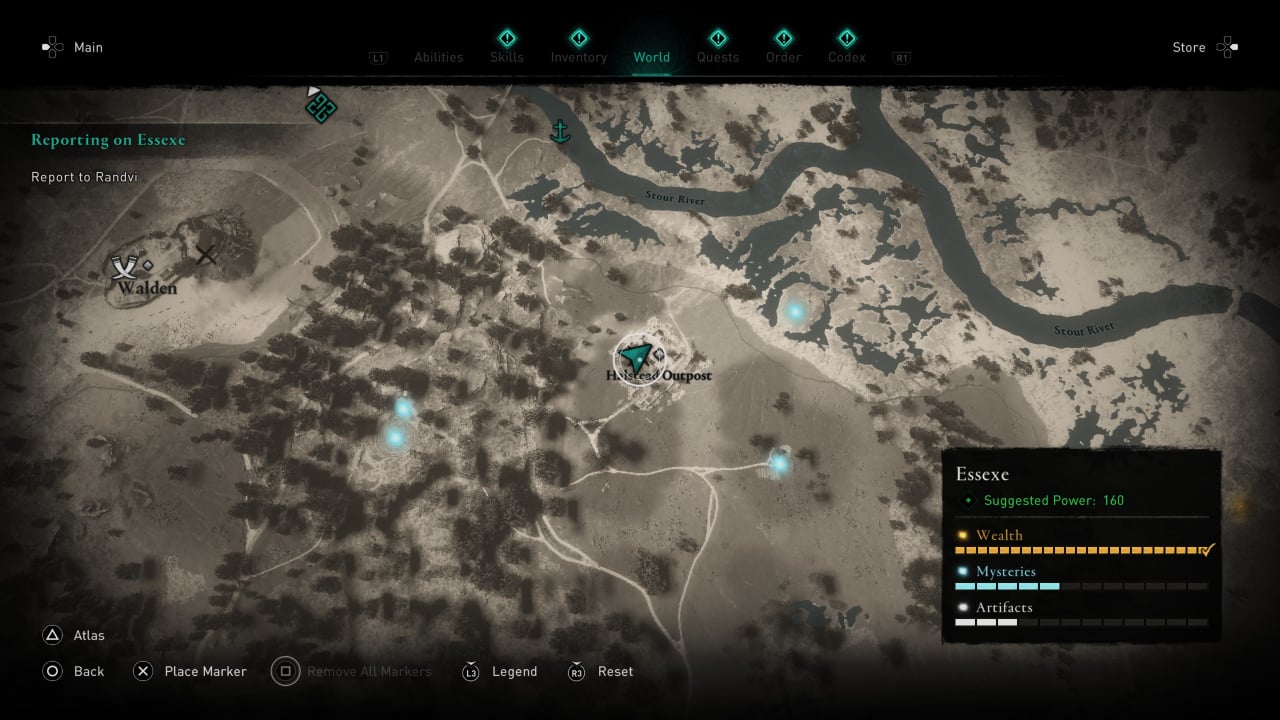Go to the Inventory tab
This screenshot has height=720, width=1280.
tap(579, 57)
